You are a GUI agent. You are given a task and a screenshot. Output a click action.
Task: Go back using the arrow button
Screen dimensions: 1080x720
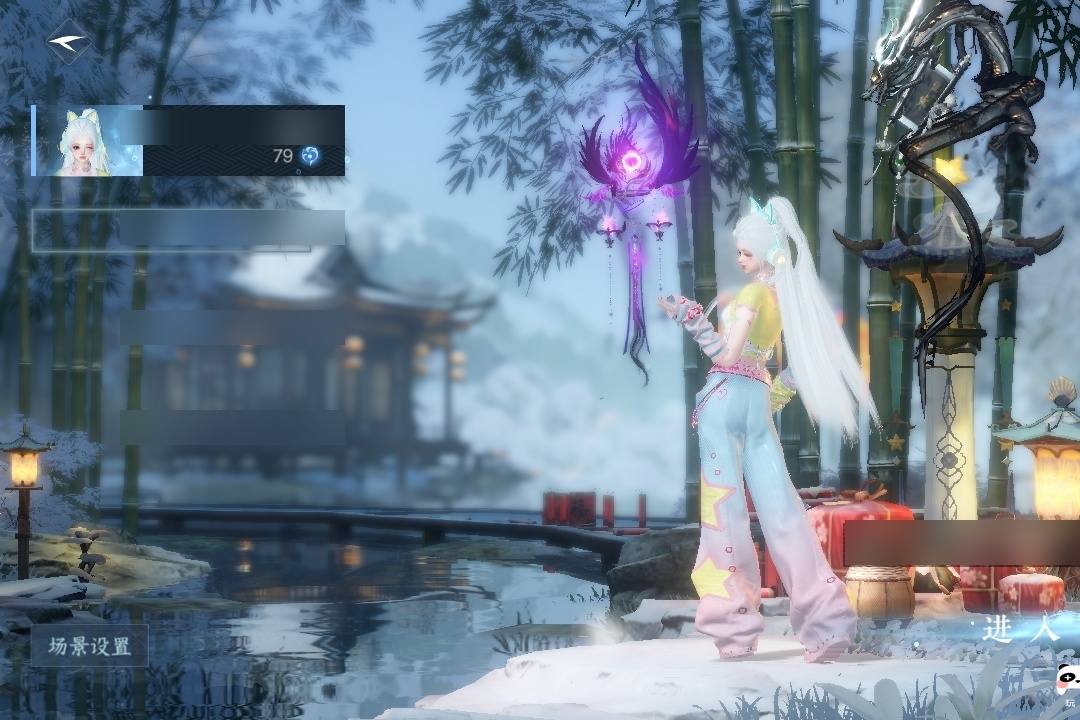68,42
